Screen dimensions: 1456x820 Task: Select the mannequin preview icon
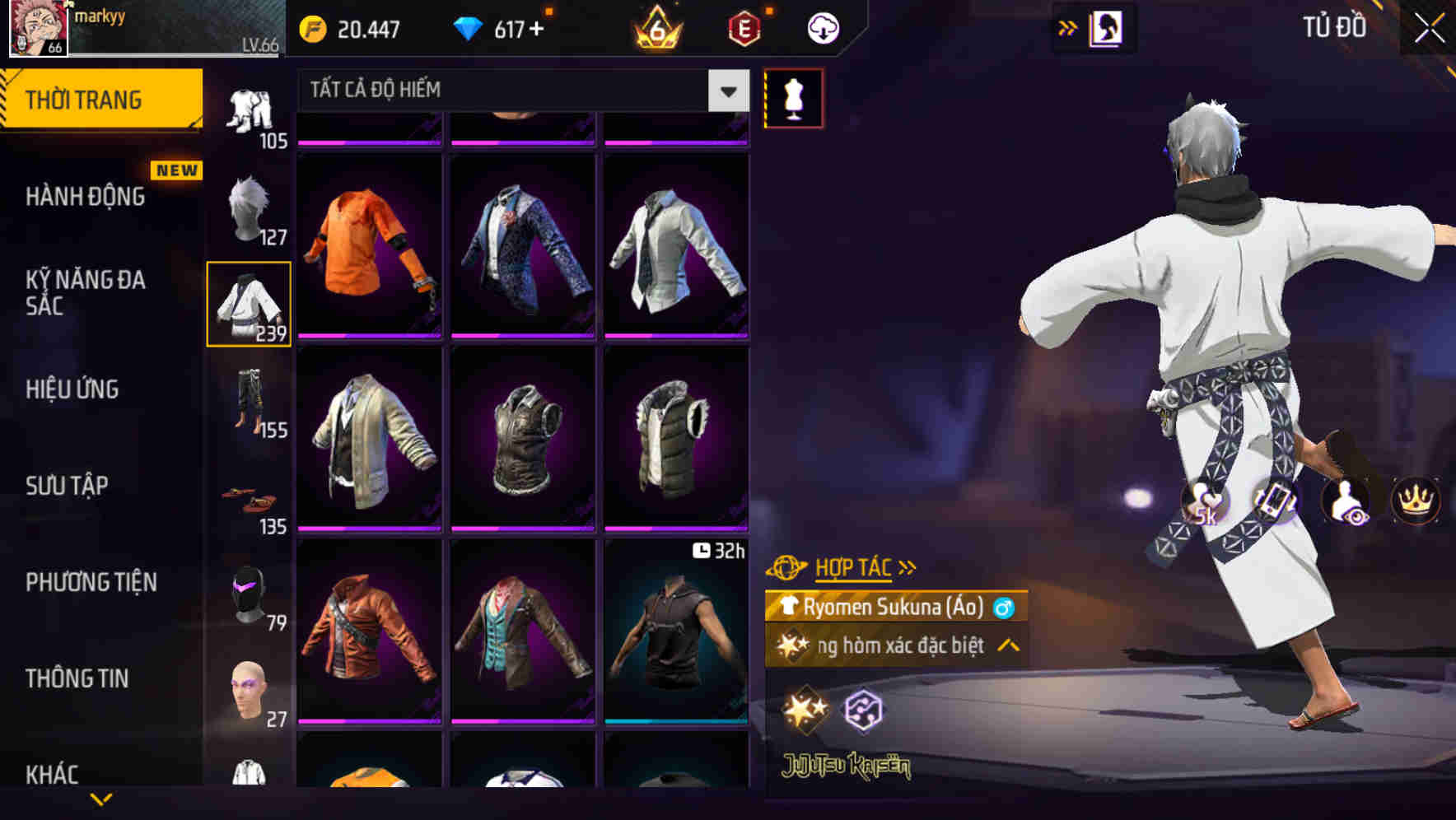point(793,96)
